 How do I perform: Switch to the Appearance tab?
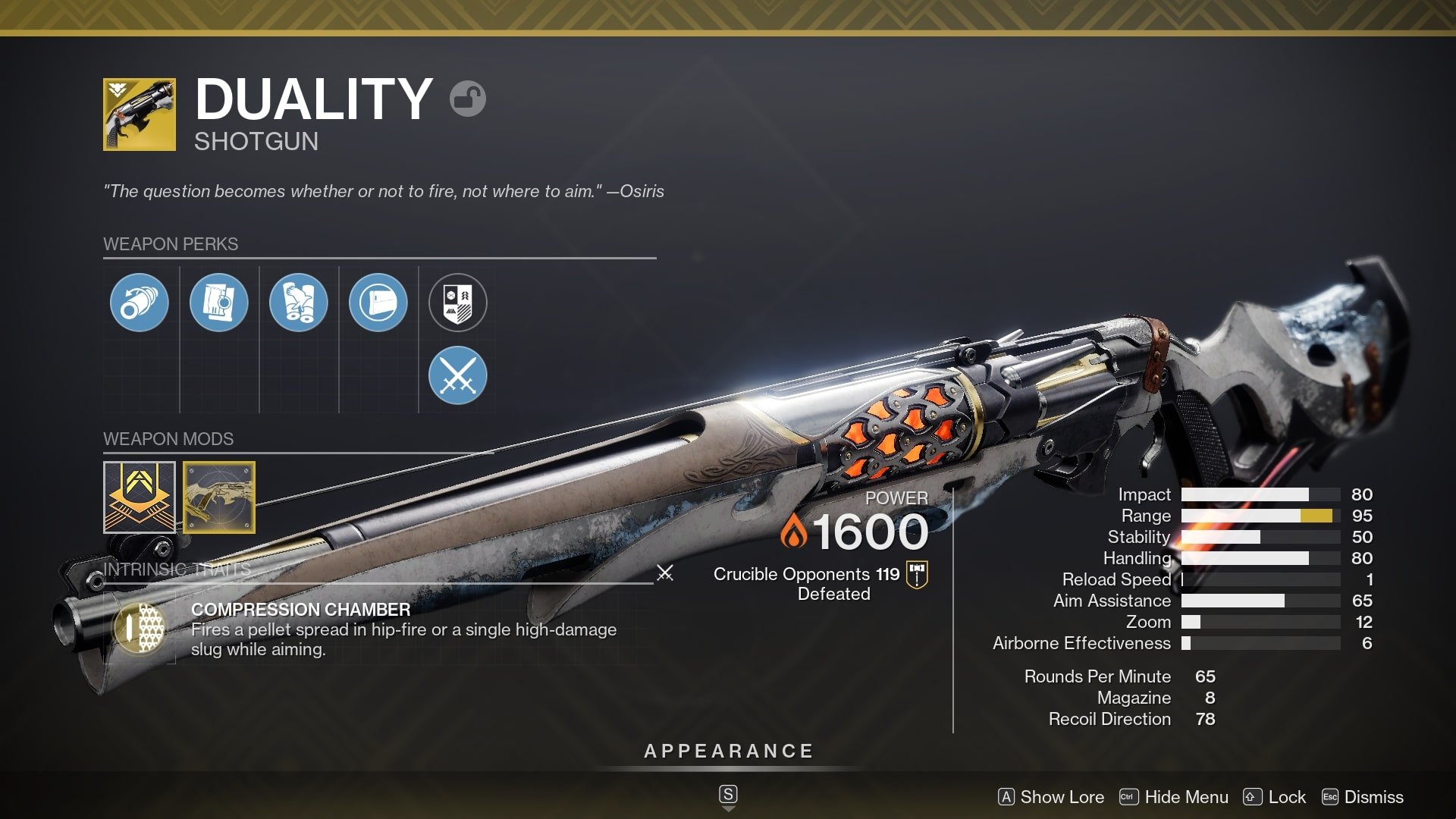(x=727, y=752)
